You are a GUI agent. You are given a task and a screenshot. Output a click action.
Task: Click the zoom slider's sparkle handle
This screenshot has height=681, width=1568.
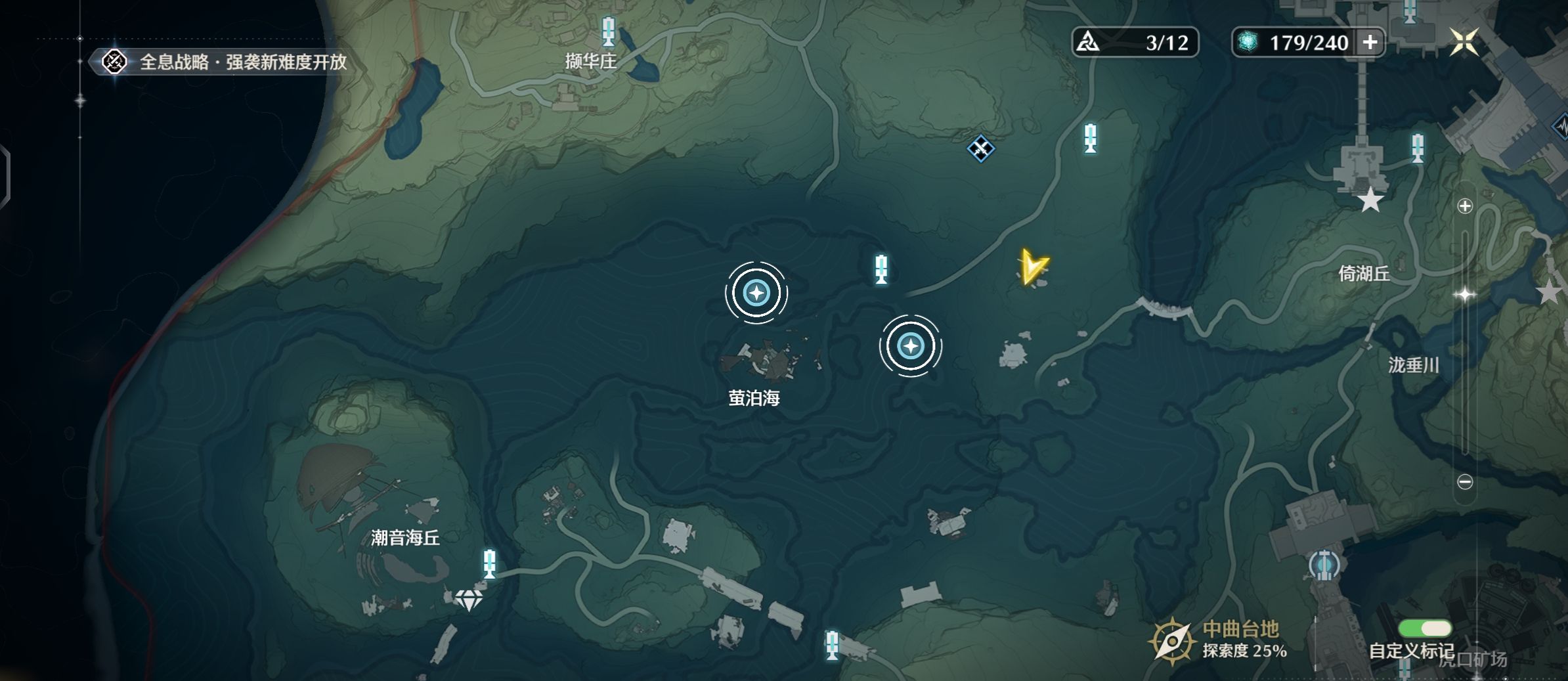[x=1465, y=295]
